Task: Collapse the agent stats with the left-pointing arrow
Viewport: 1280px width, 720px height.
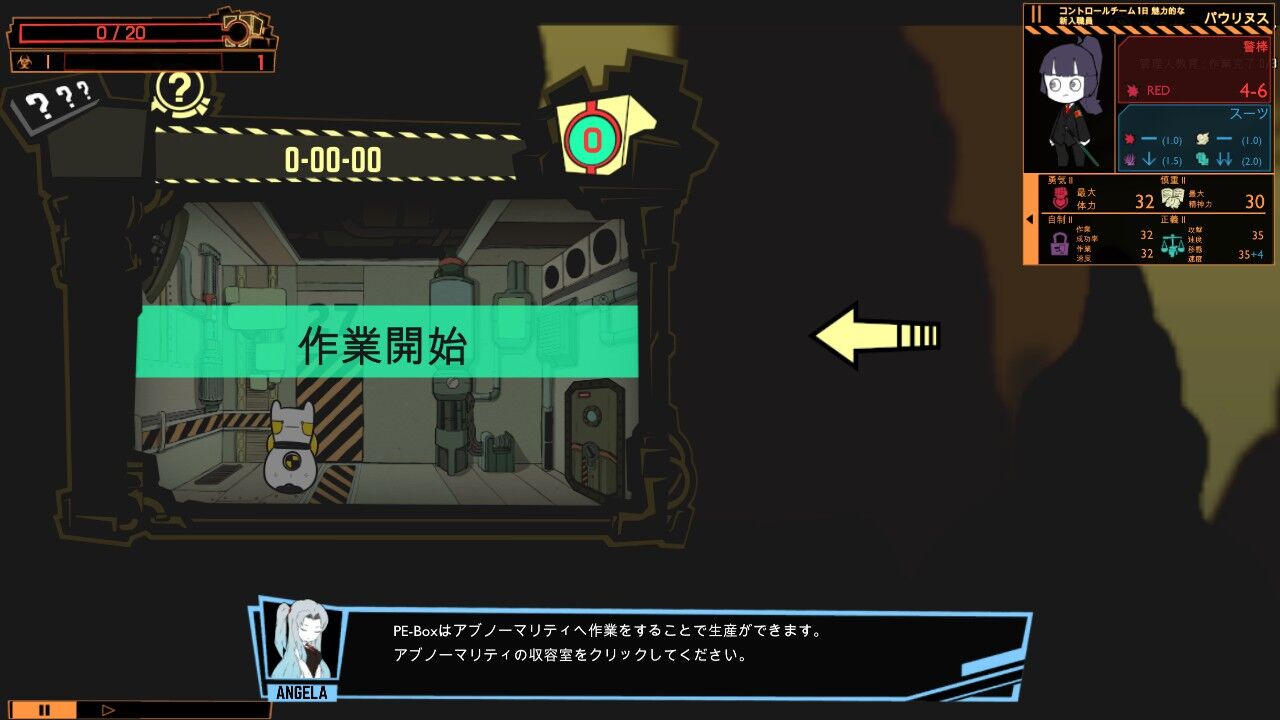Action: point(1028,216)
